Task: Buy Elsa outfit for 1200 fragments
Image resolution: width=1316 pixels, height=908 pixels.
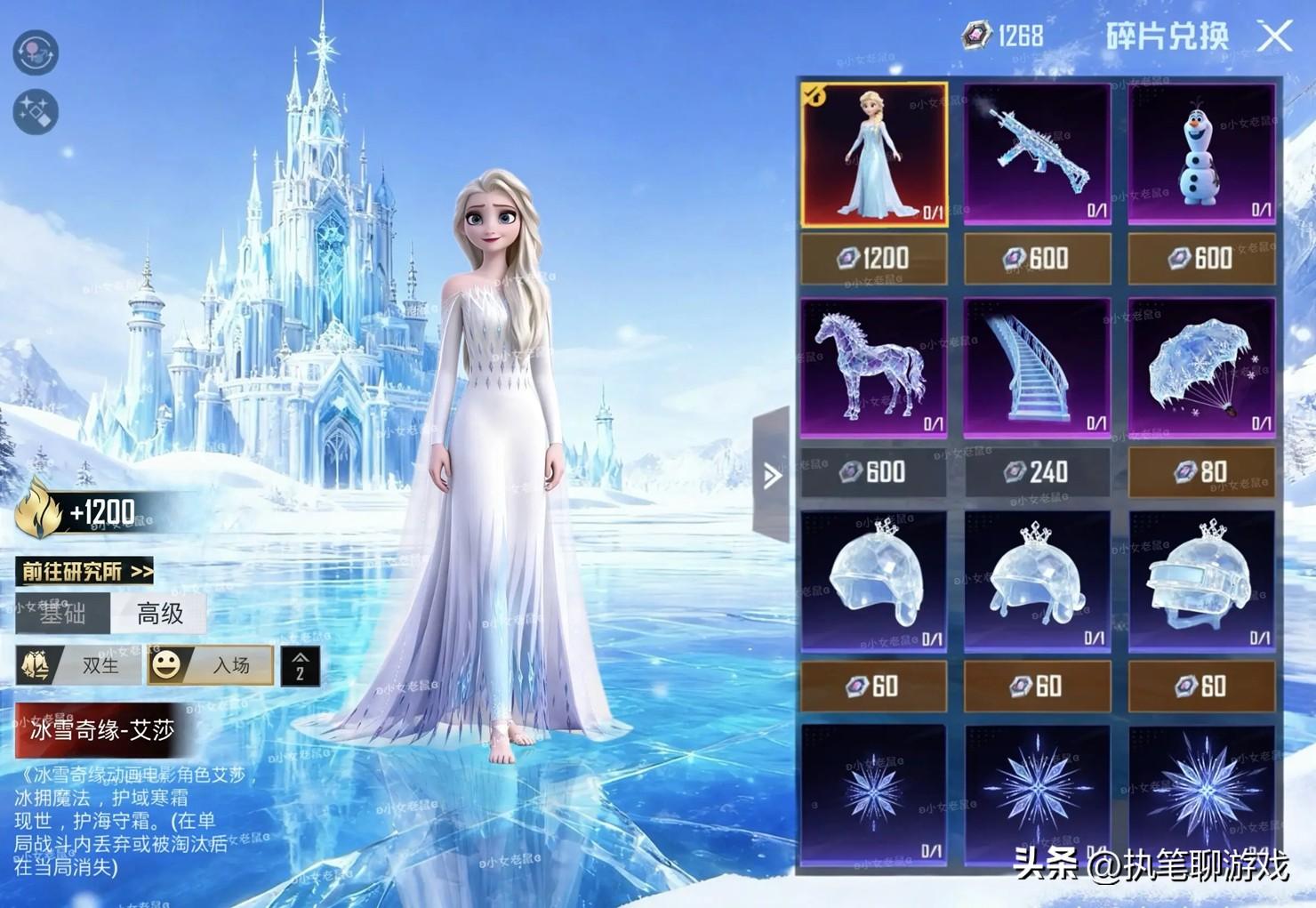Action: [874, 259]
